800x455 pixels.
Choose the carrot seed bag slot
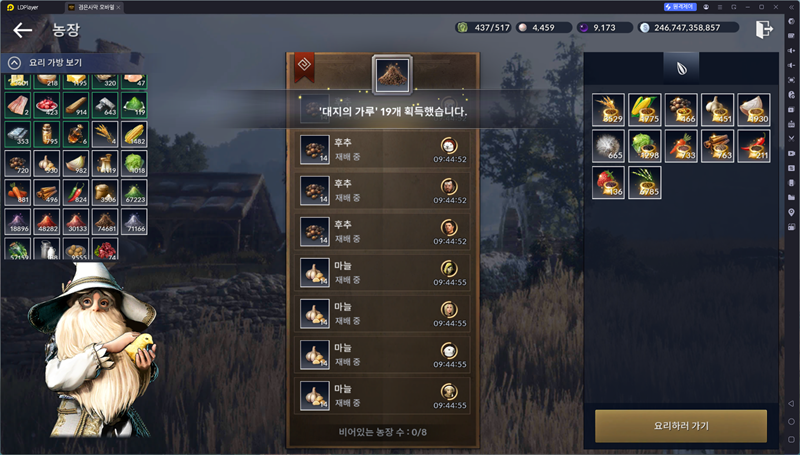(x=681, y=146)
